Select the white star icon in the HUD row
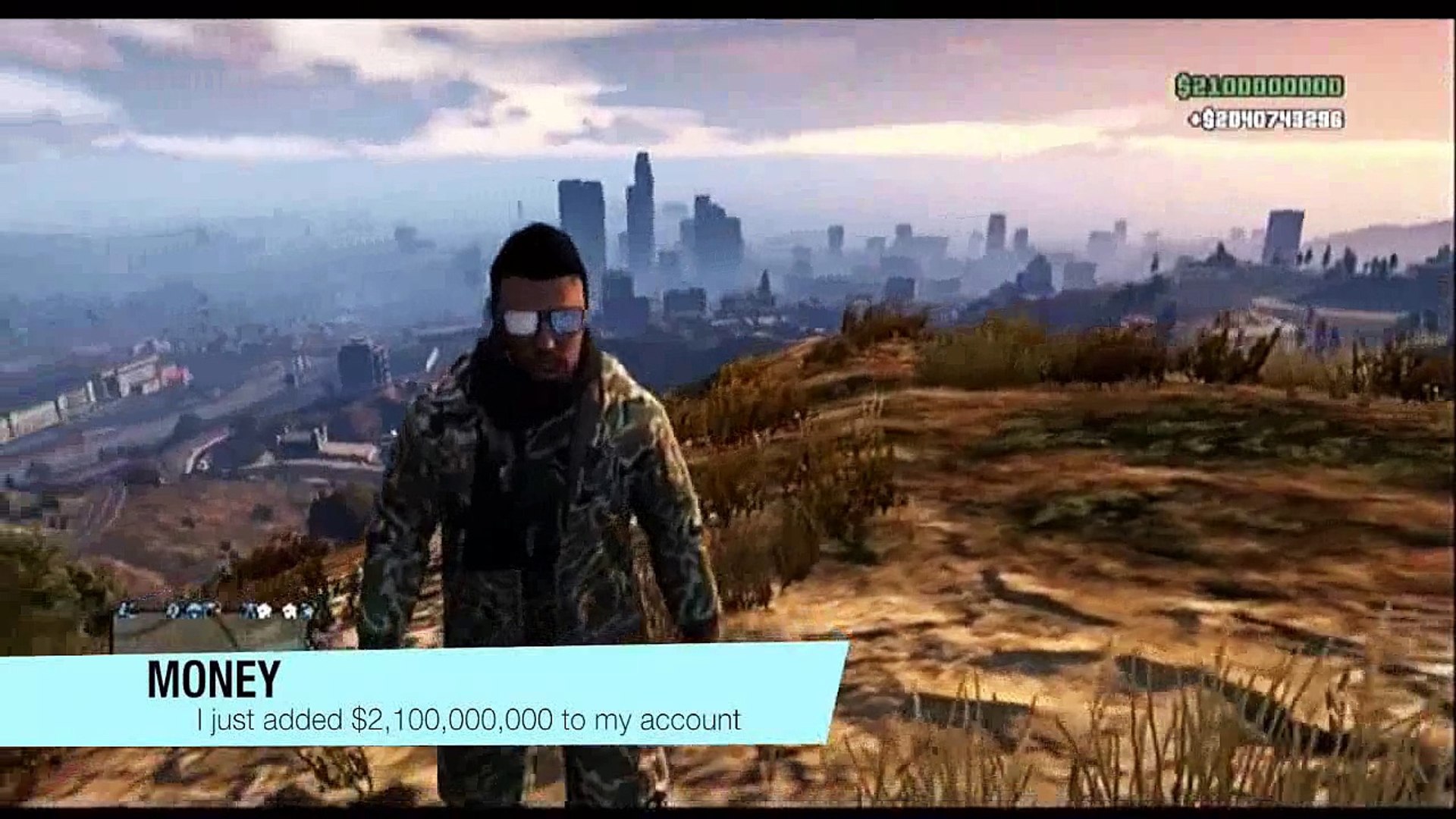1456x819 pixels. 264,610
